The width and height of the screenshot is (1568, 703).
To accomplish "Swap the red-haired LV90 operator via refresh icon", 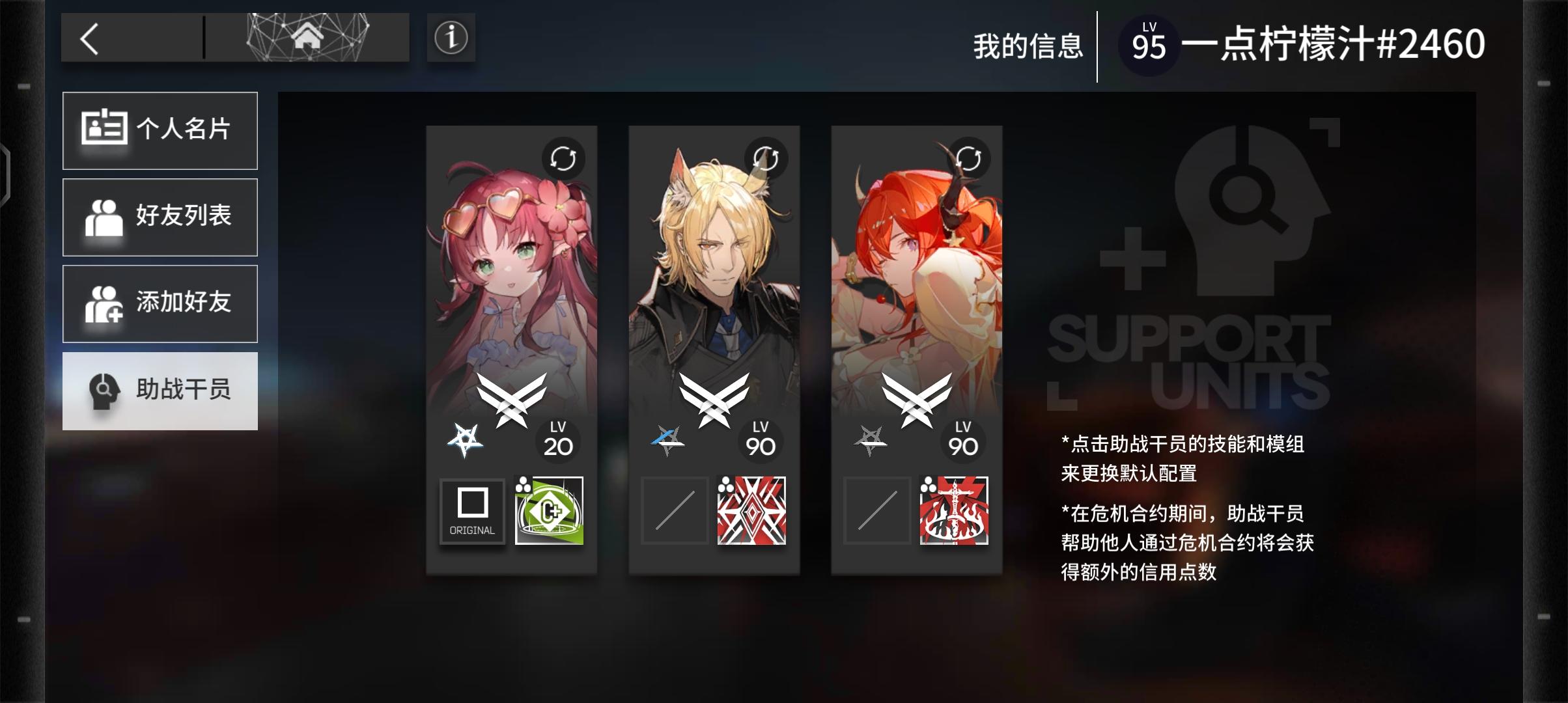I will (969, 158).
